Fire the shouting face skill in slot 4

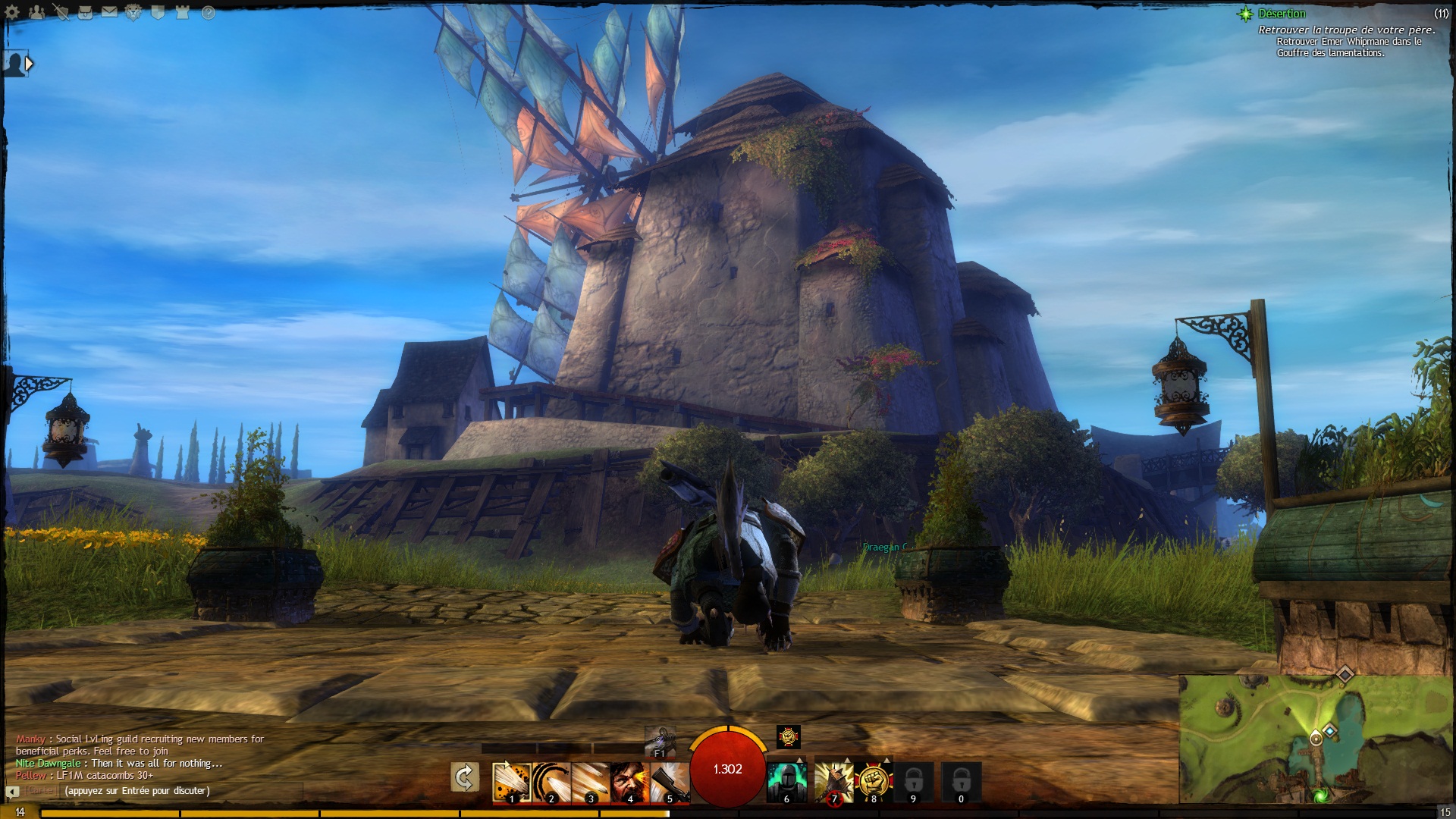tap(629, 782)
